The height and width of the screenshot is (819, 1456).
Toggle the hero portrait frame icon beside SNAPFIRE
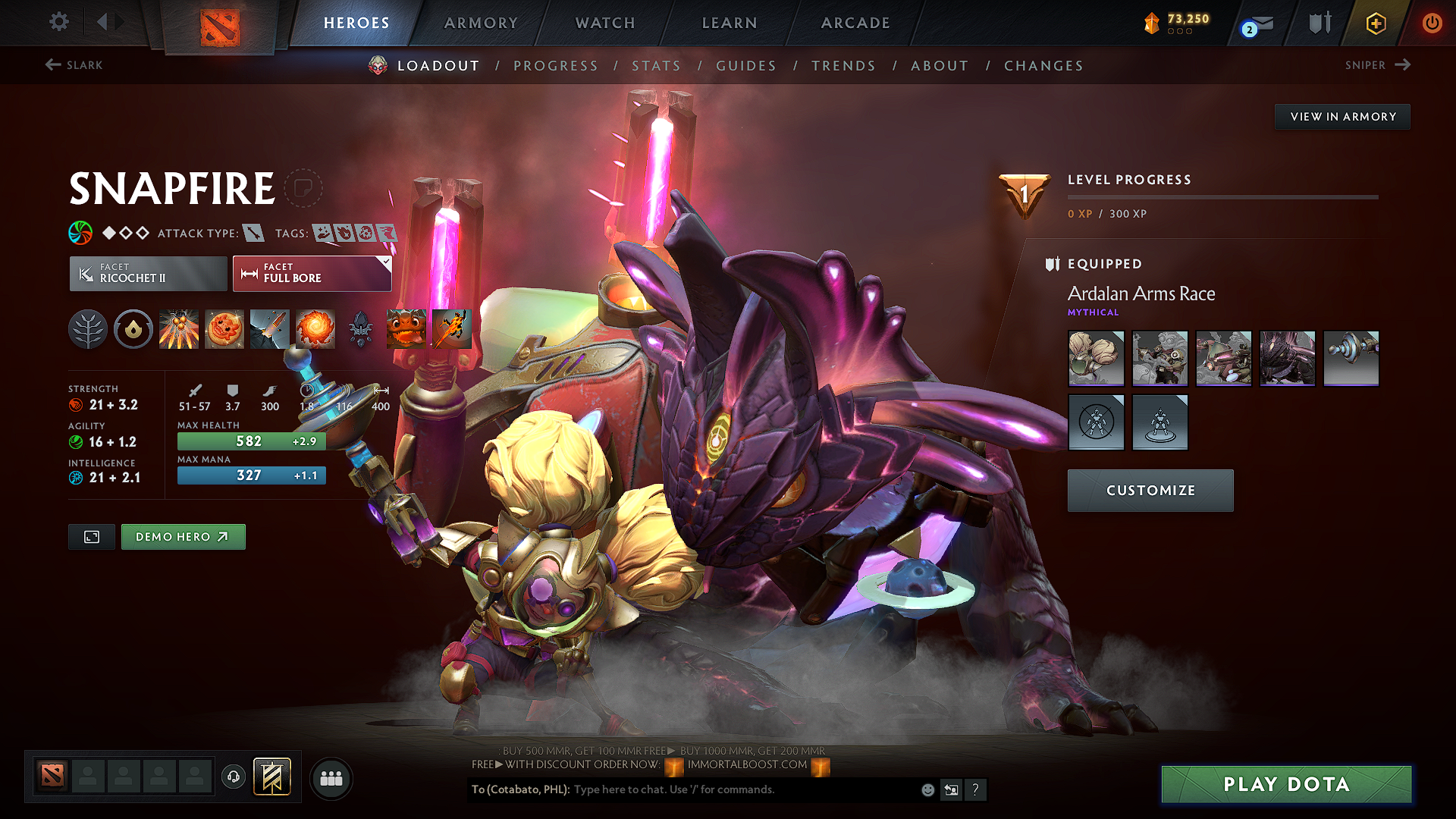click(303, 187)
